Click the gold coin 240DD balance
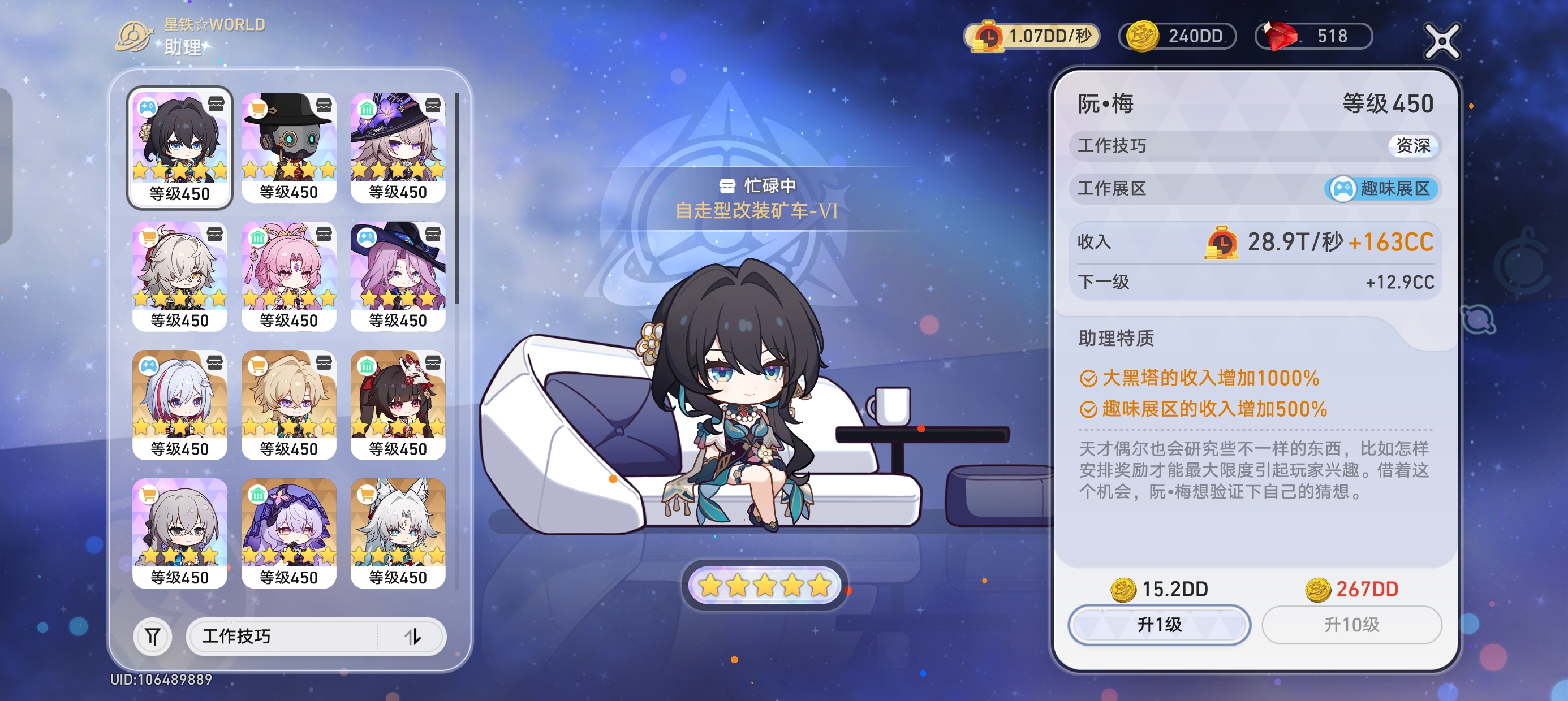The width and height of the screenshot is (1568, 701). 1177,36
